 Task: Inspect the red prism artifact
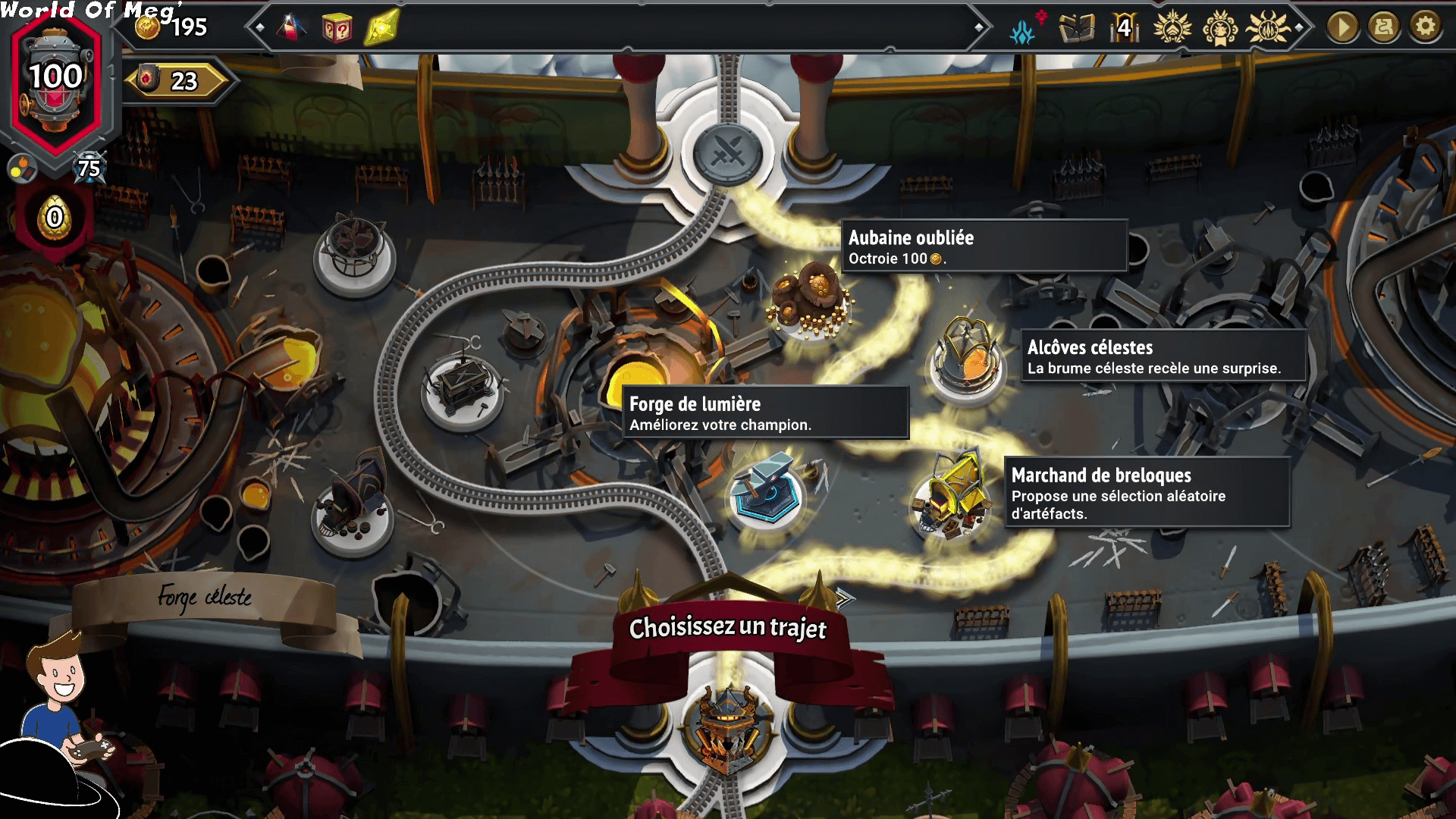coord(291,29)
